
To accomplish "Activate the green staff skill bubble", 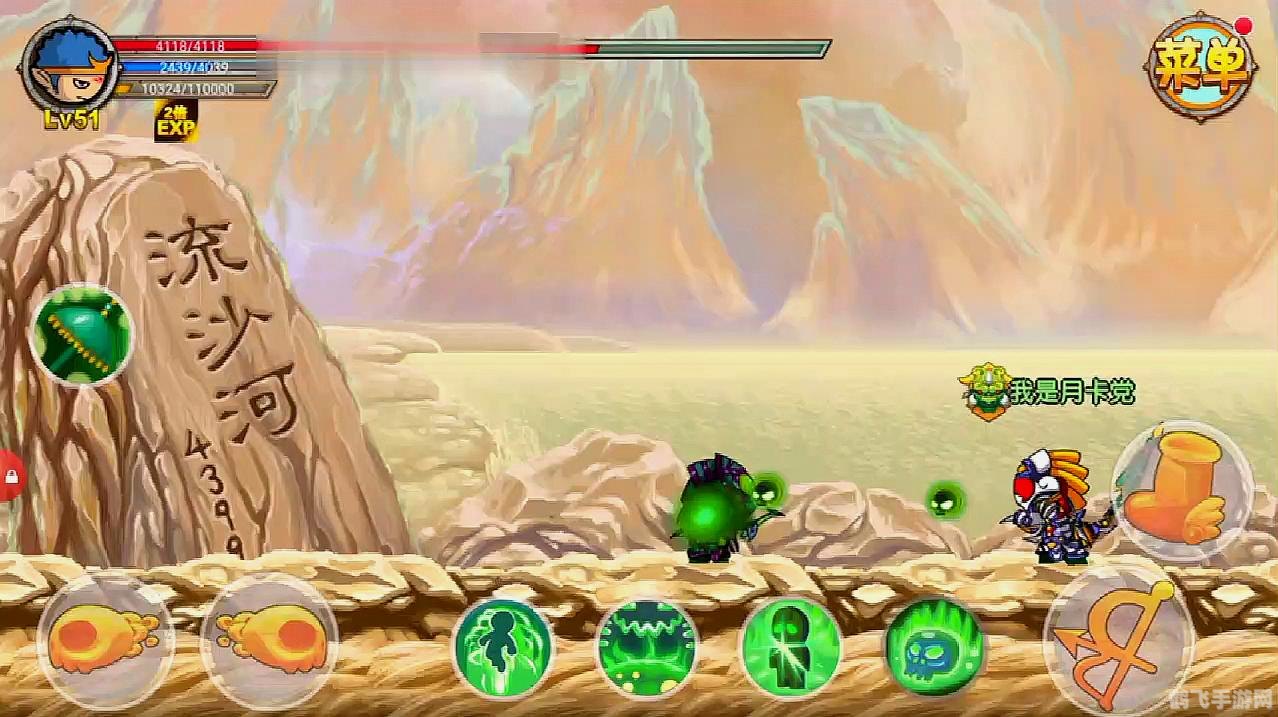I will [81, 335].
